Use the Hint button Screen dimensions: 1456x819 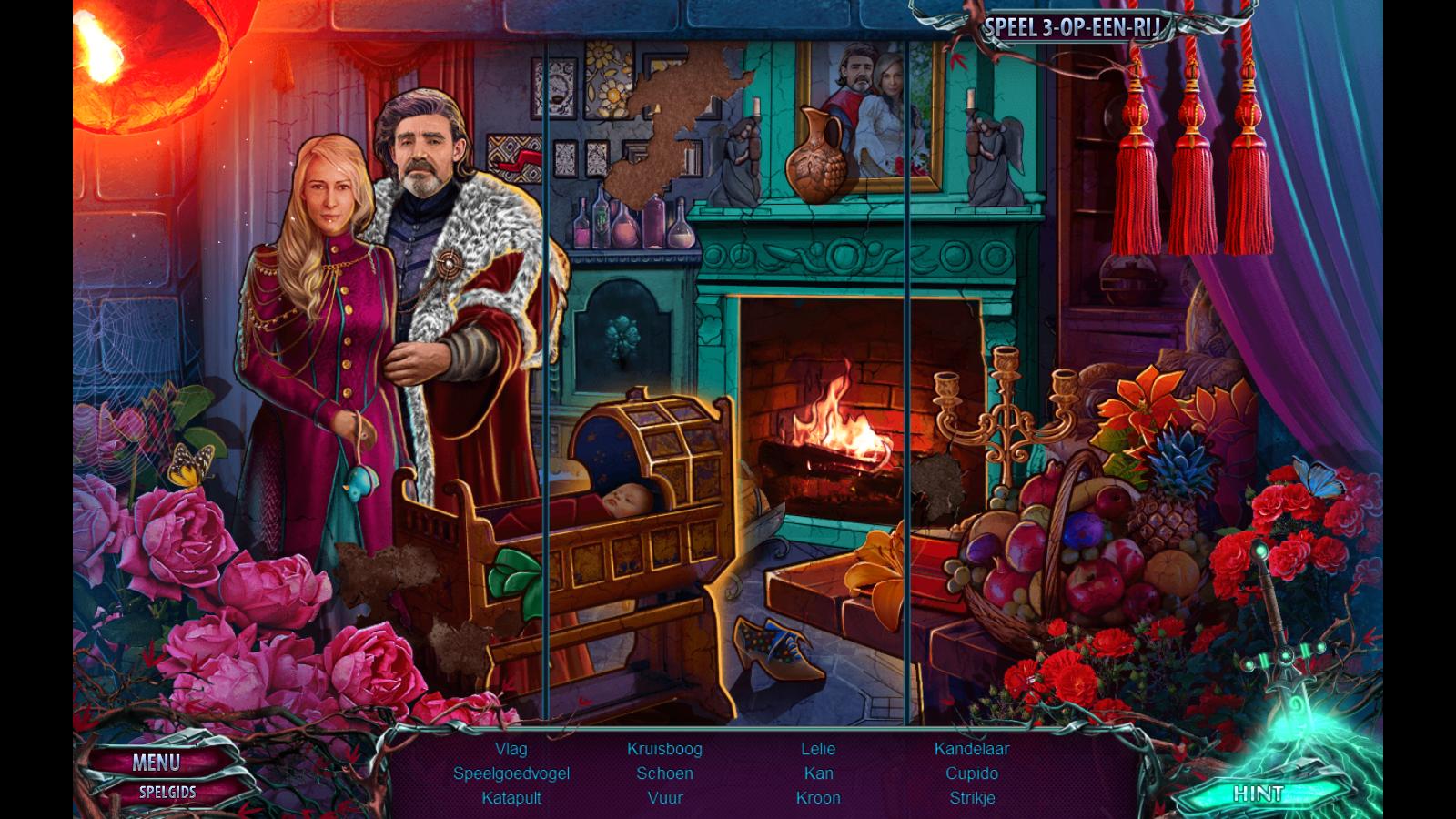tap(1258, 794)
